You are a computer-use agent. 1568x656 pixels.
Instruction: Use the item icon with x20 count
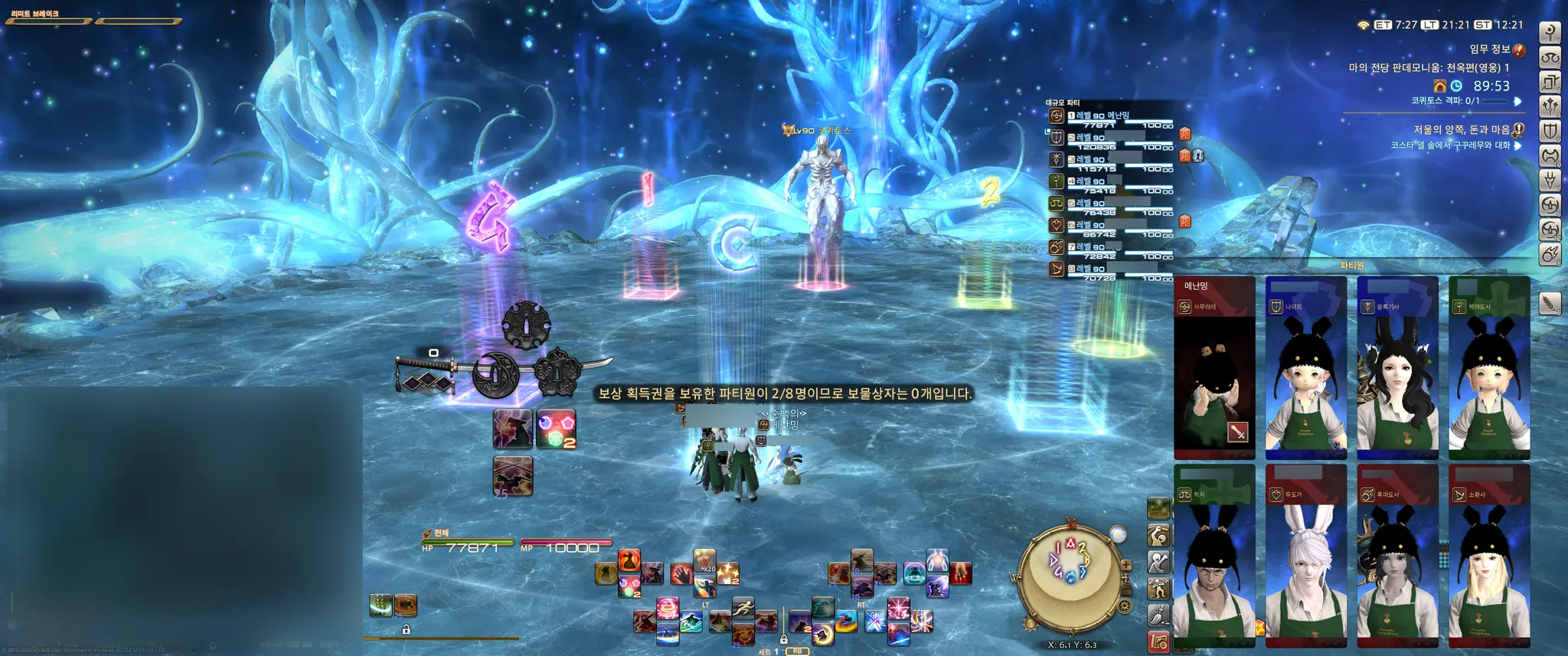click(704, 561)
